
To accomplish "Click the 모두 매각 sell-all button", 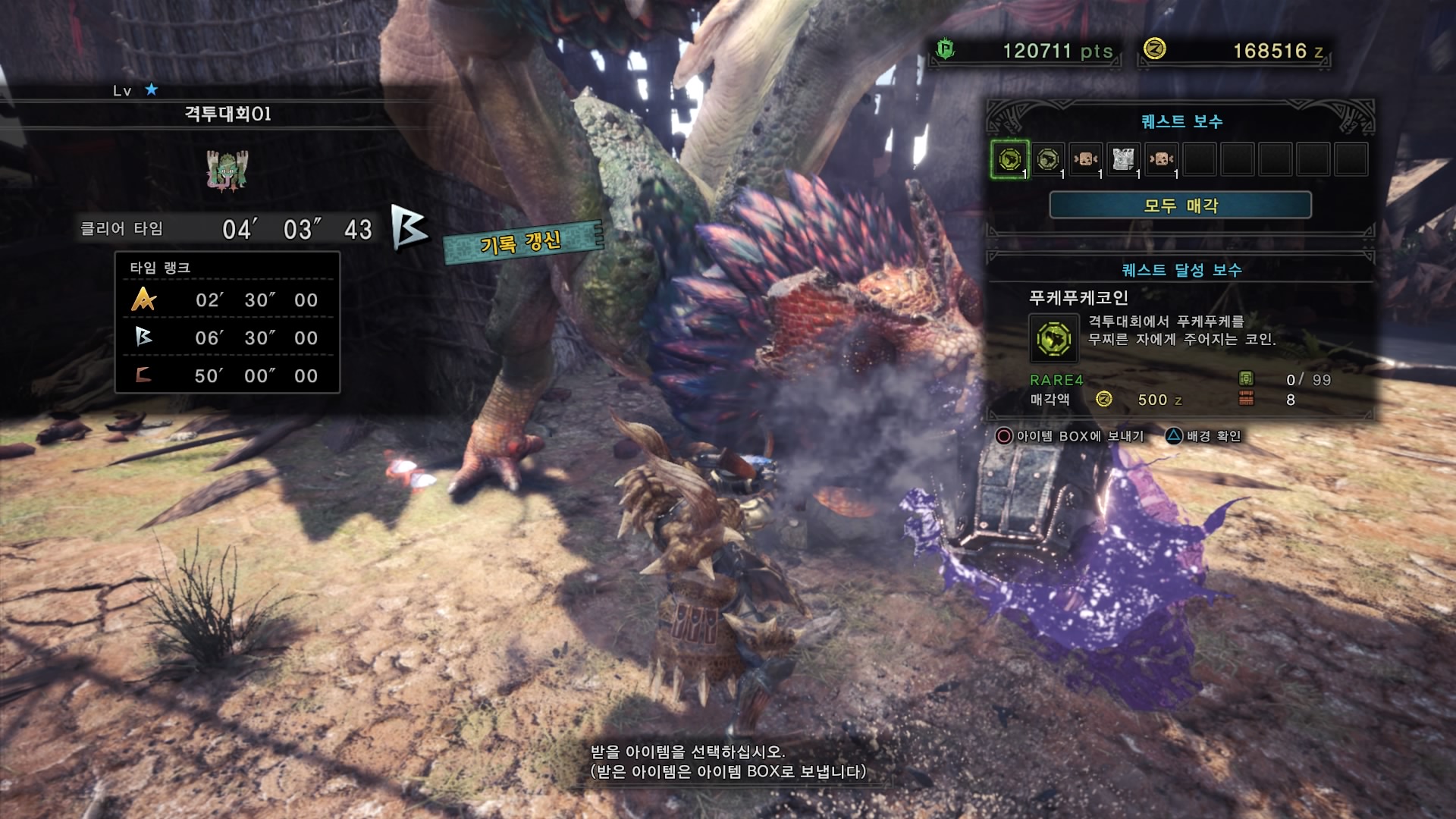I will (x=1180, y=205).
